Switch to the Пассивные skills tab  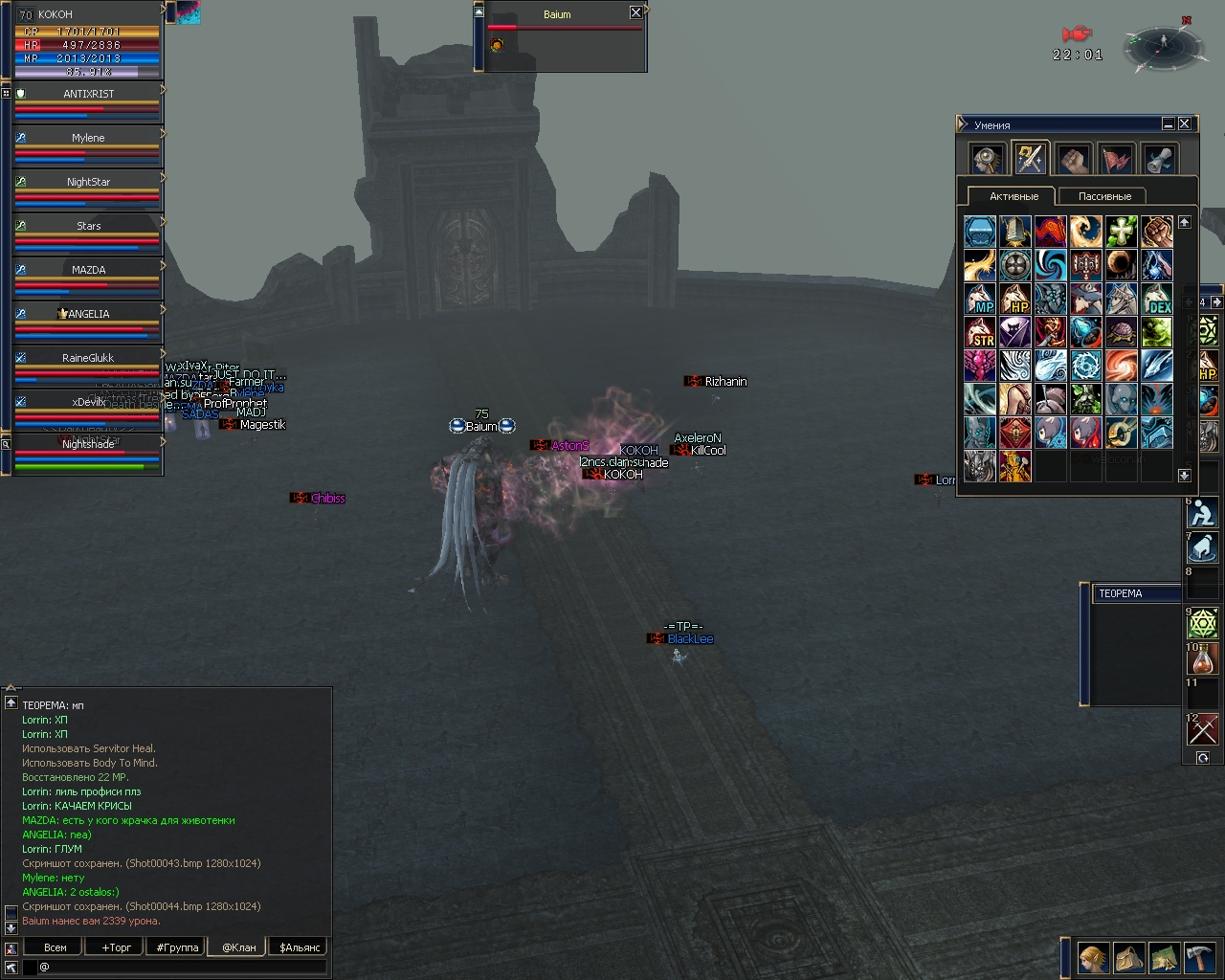tap(1104, 196)
